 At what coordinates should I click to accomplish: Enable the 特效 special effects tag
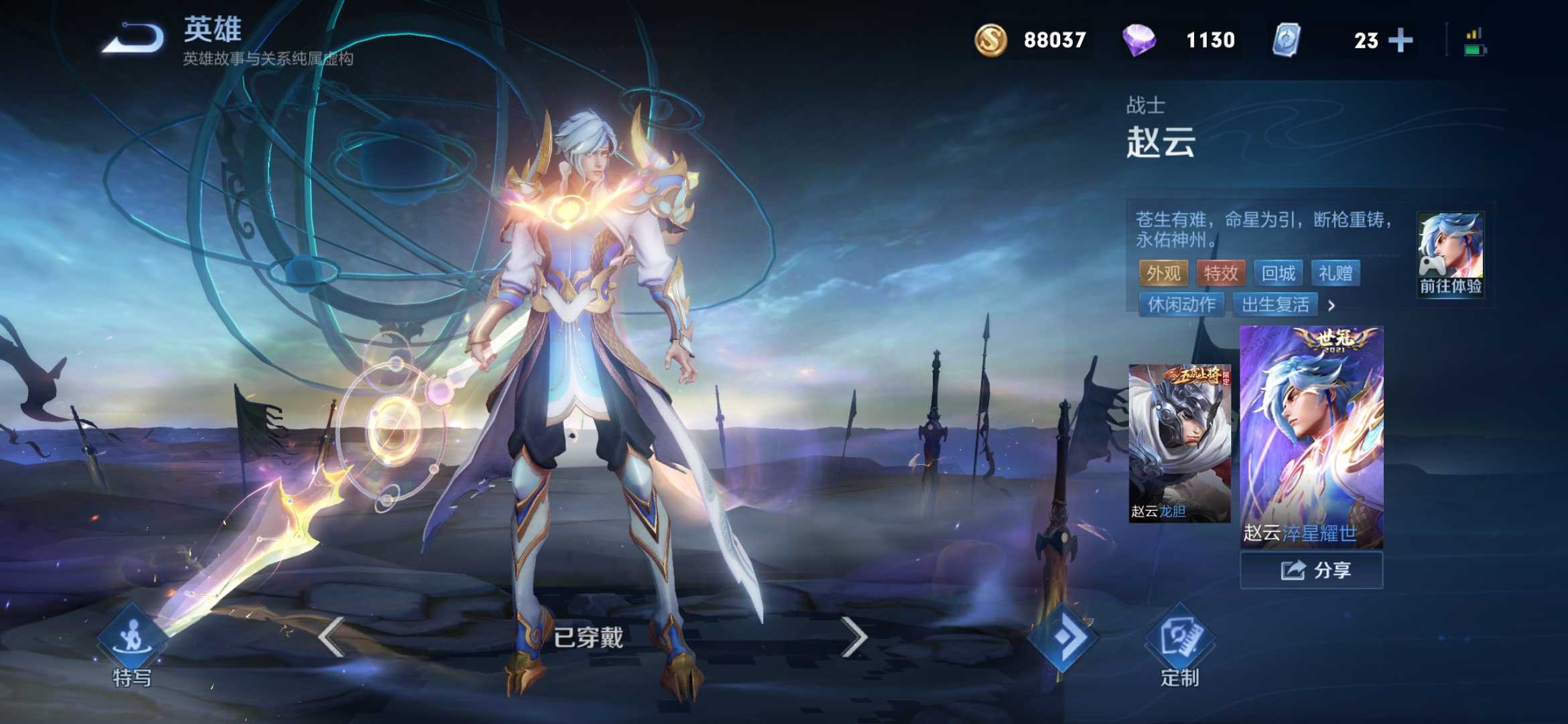pos(1221,274)
